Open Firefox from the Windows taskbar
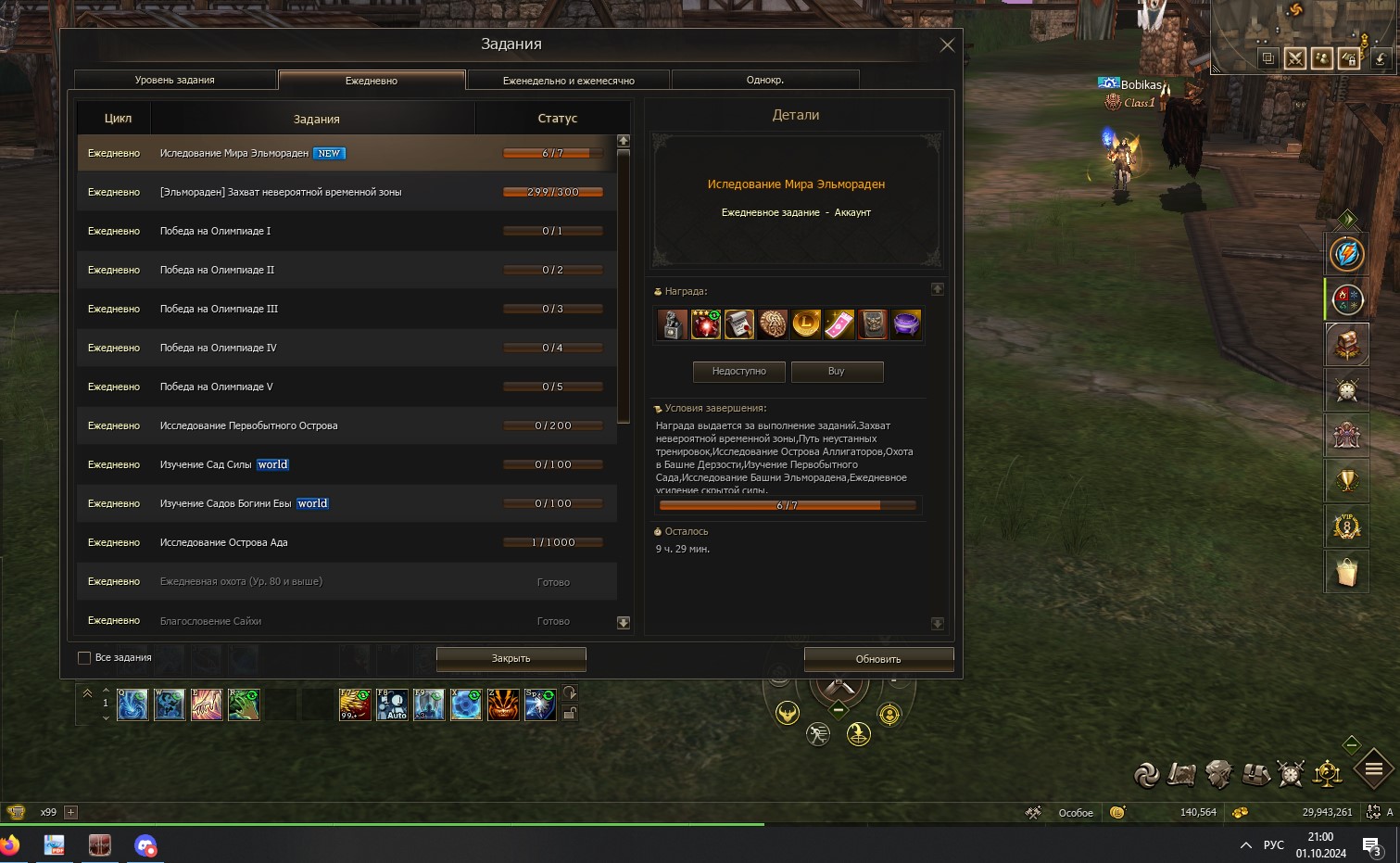Viewport: 1400px width, 863px height. (x=9, y=845)
